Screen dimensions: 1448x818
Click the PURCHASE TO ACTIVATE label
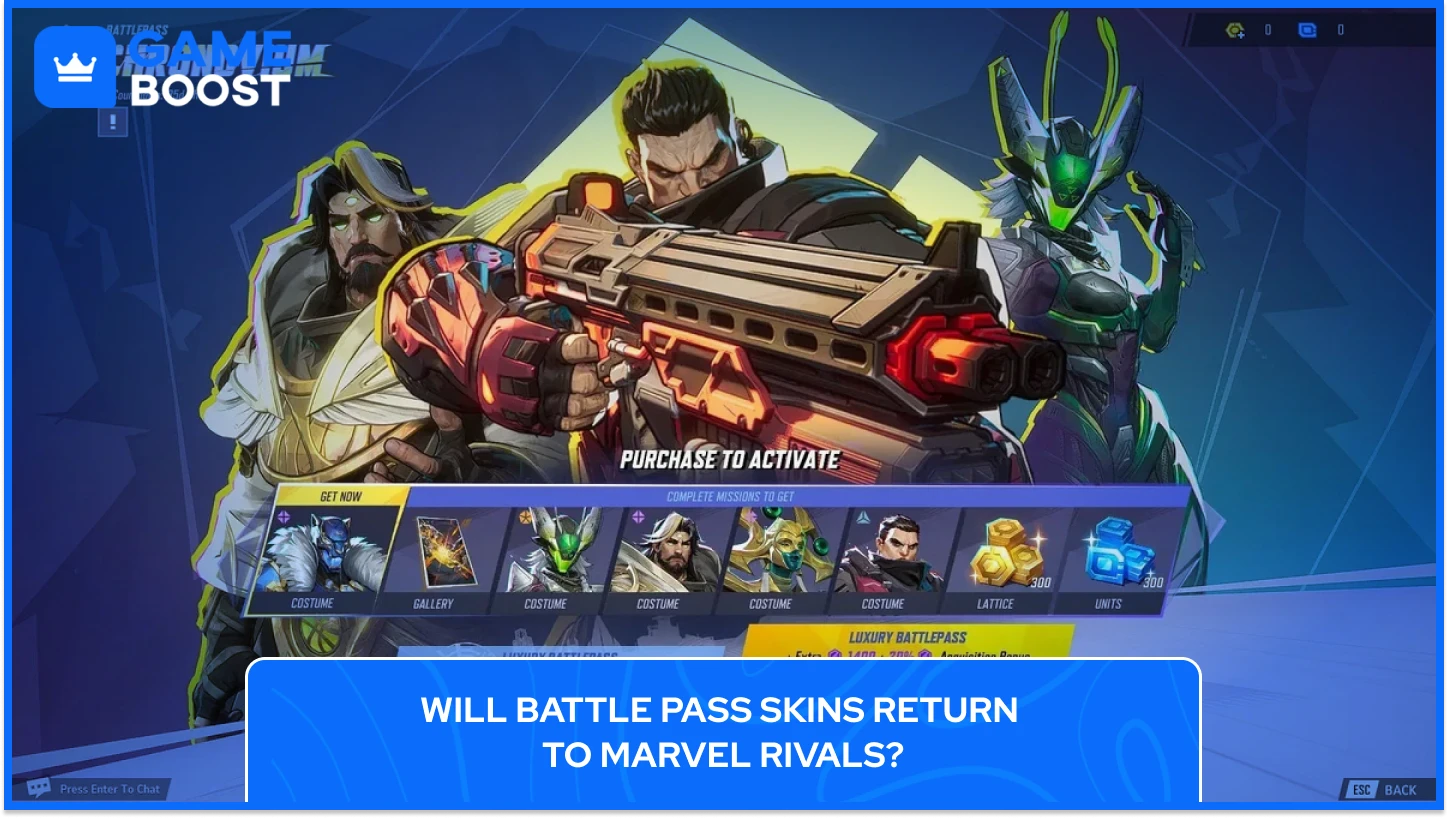pyautogui.click(x=729, y=461)
